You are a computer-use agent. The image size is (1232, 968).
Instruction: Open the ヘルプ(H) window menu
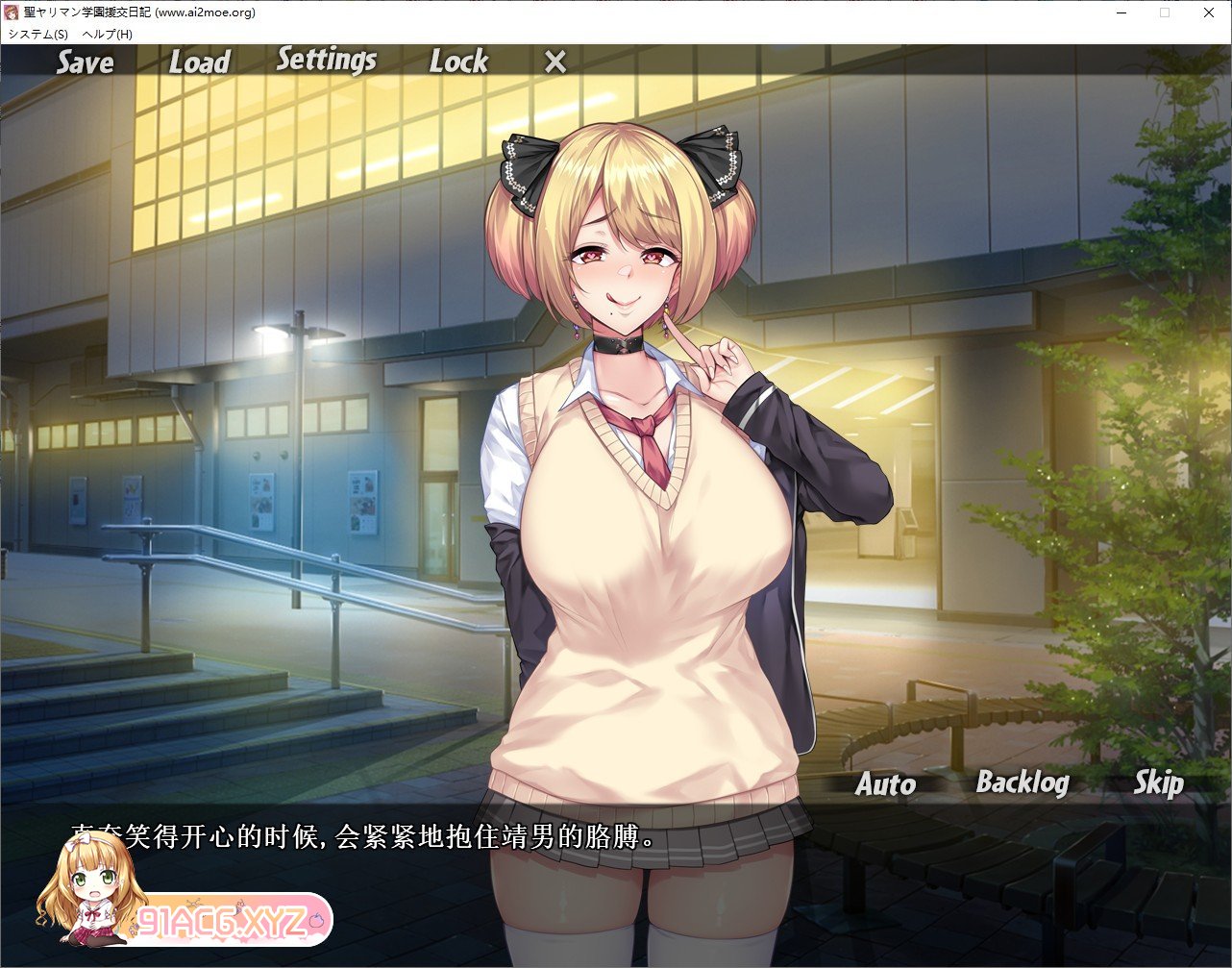(108, 34)
